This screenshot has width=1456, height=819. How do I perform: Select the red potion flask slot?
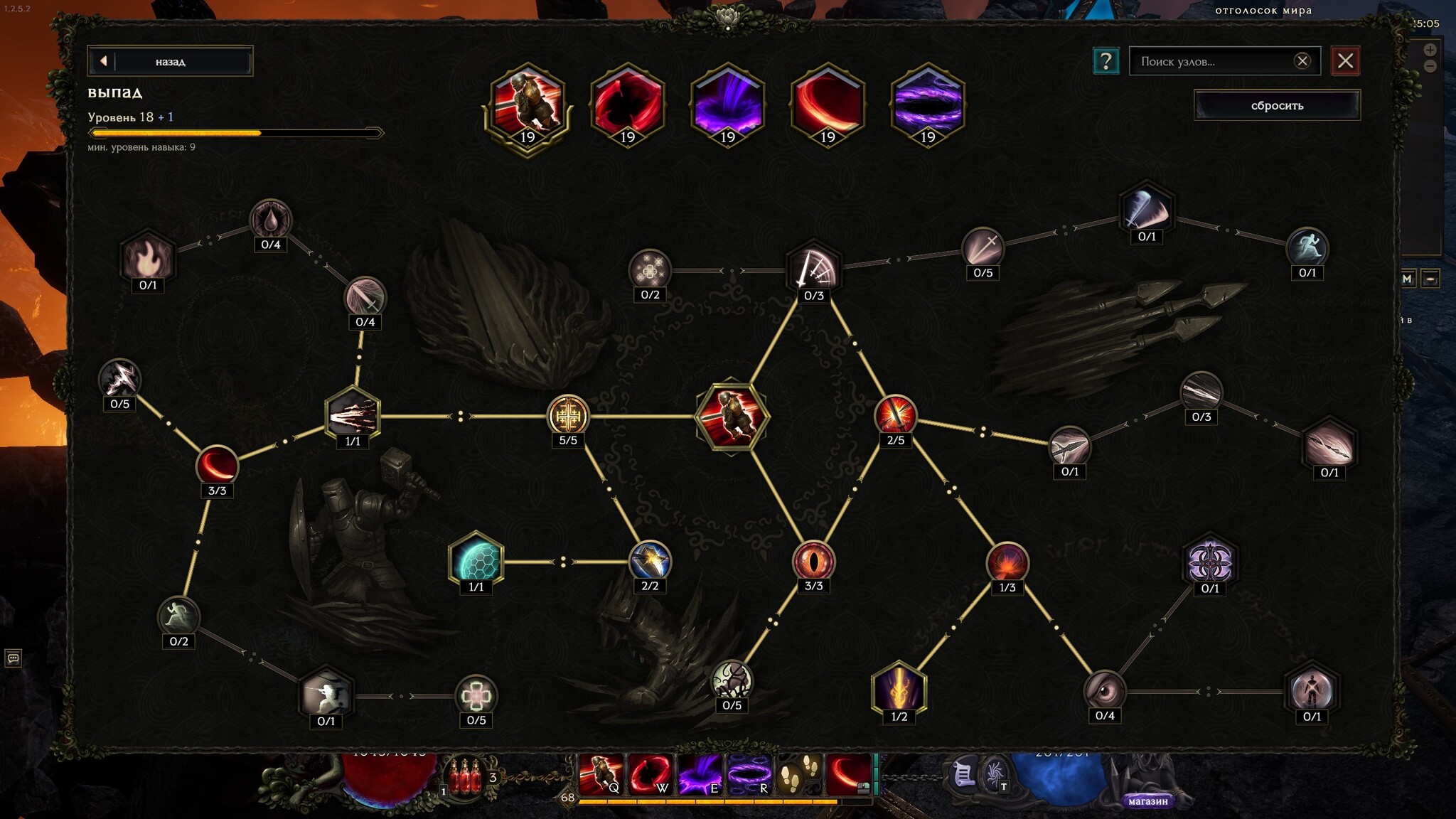click(466, 778)
